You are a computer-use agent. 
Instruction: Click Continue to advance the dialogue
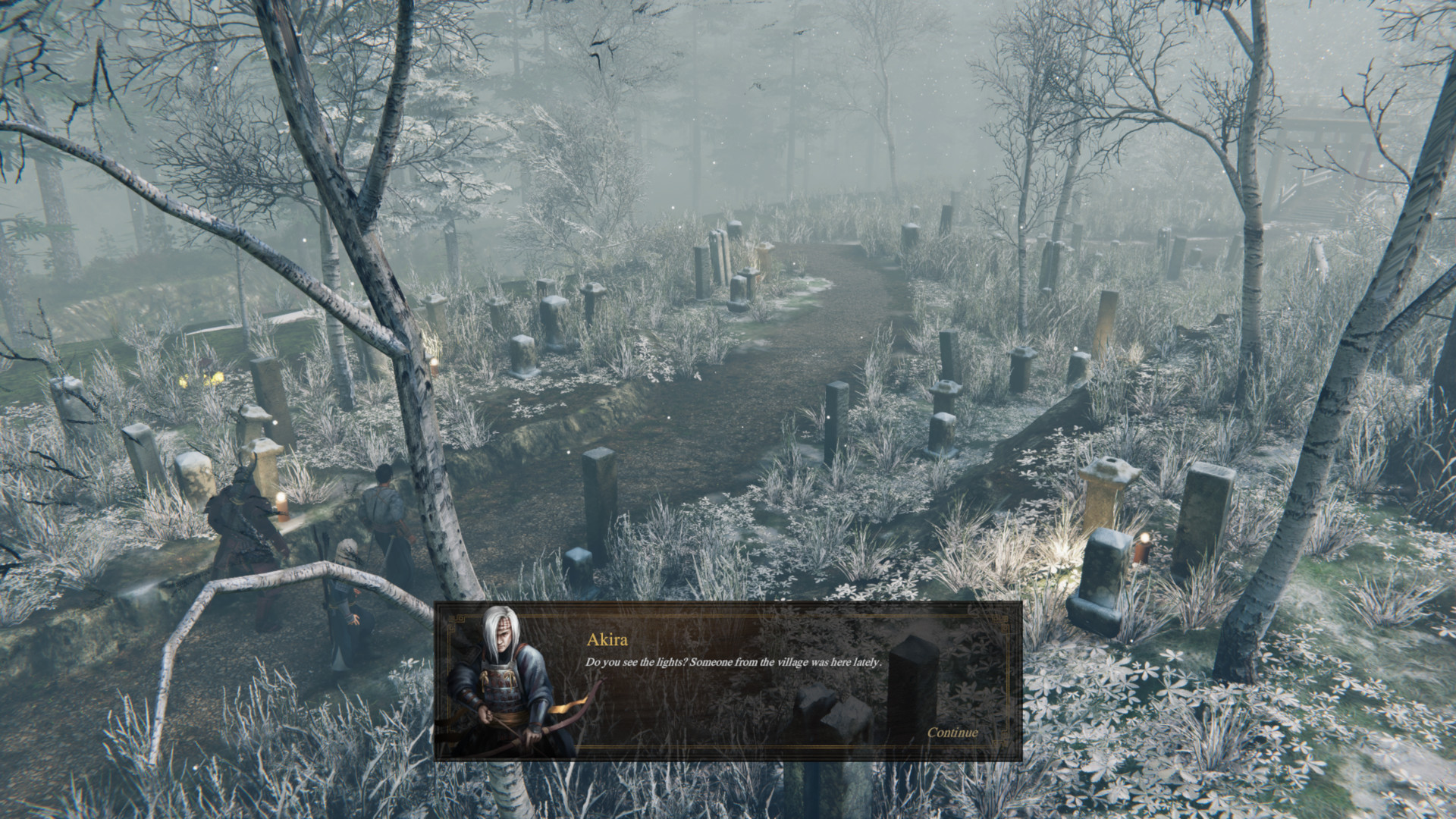[x=952, y=733]
